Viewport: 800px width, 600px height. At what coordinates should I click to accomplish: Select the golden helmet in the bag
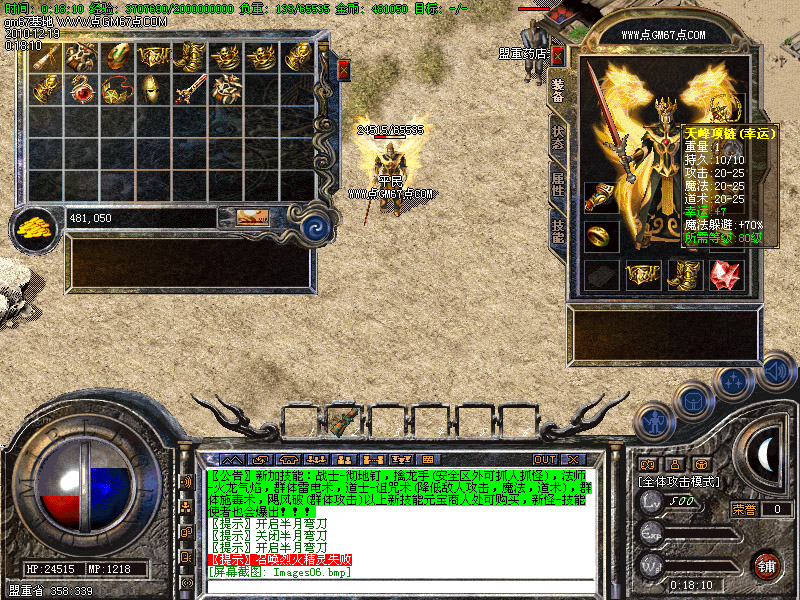153,90
